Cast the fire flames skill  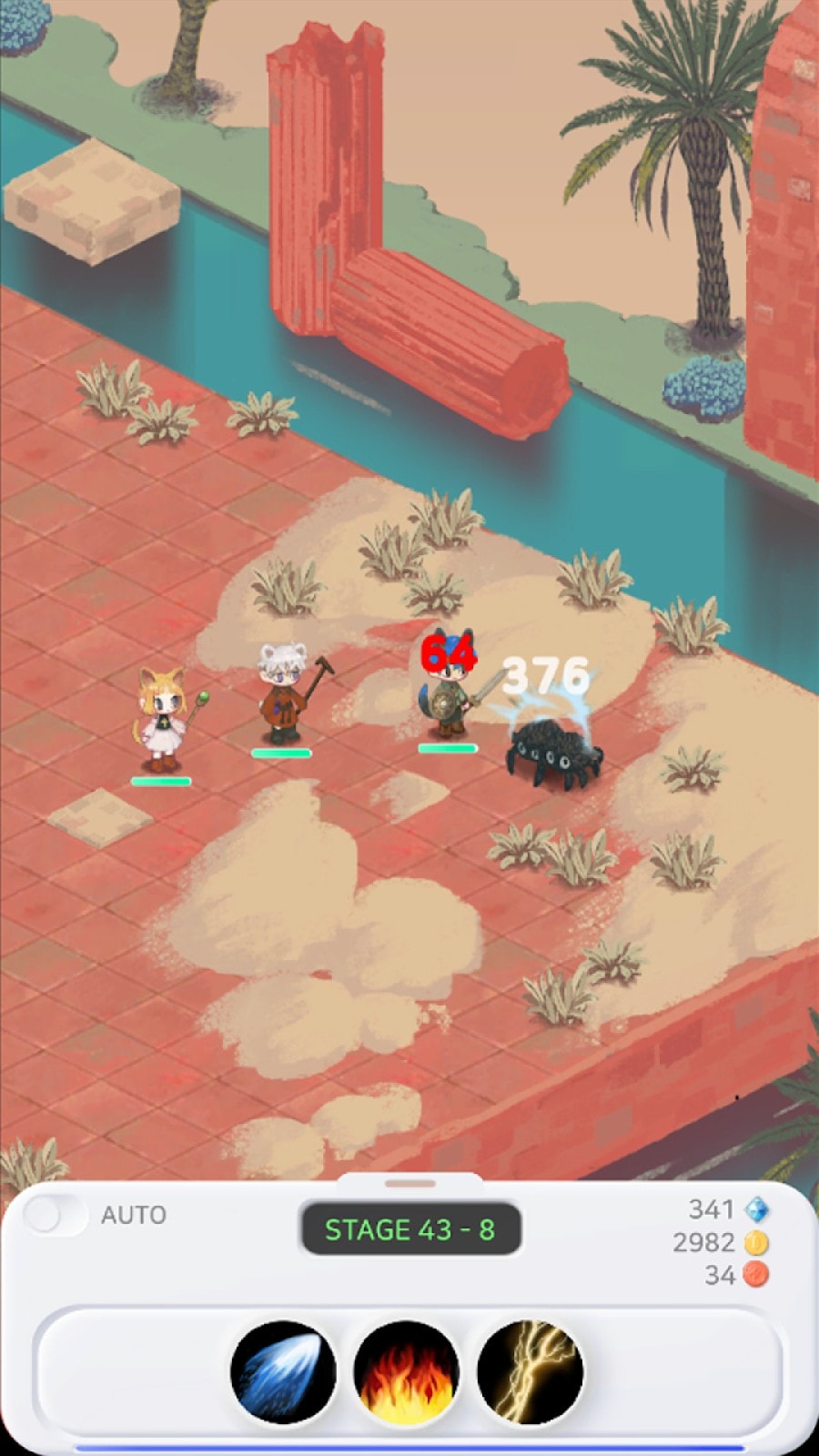(407, 1372)
